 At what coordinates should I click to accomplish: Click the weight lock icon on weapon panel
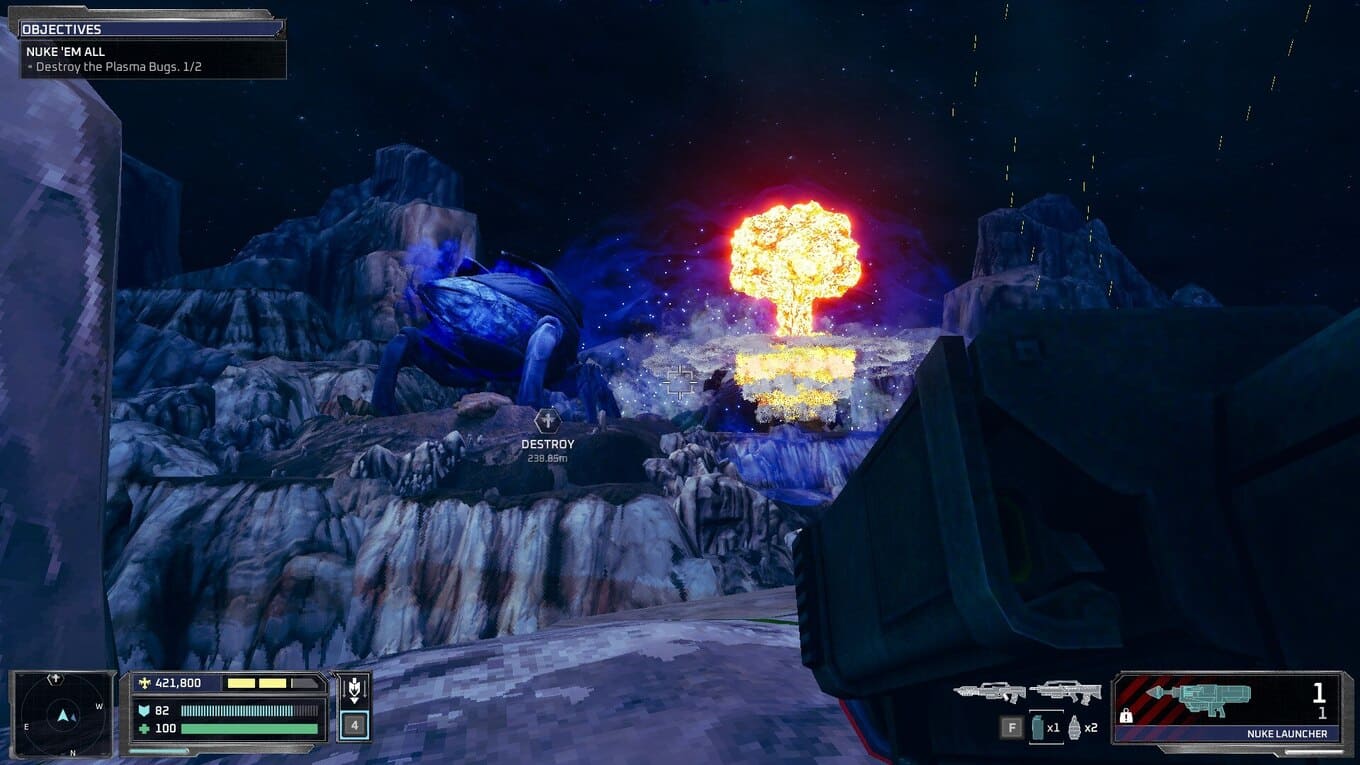click(x=1127, y=716)
